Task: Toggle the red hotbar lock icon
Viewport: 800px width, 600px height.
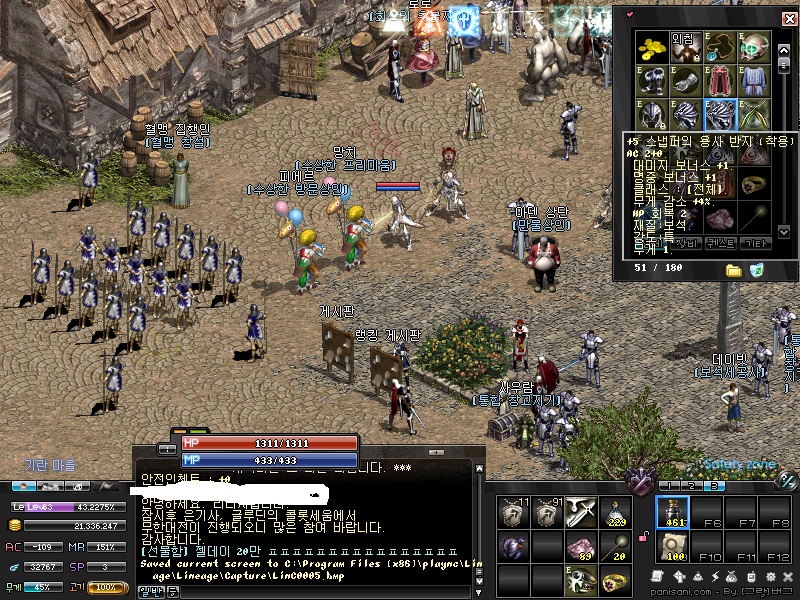Action: (x=645, y=538)
